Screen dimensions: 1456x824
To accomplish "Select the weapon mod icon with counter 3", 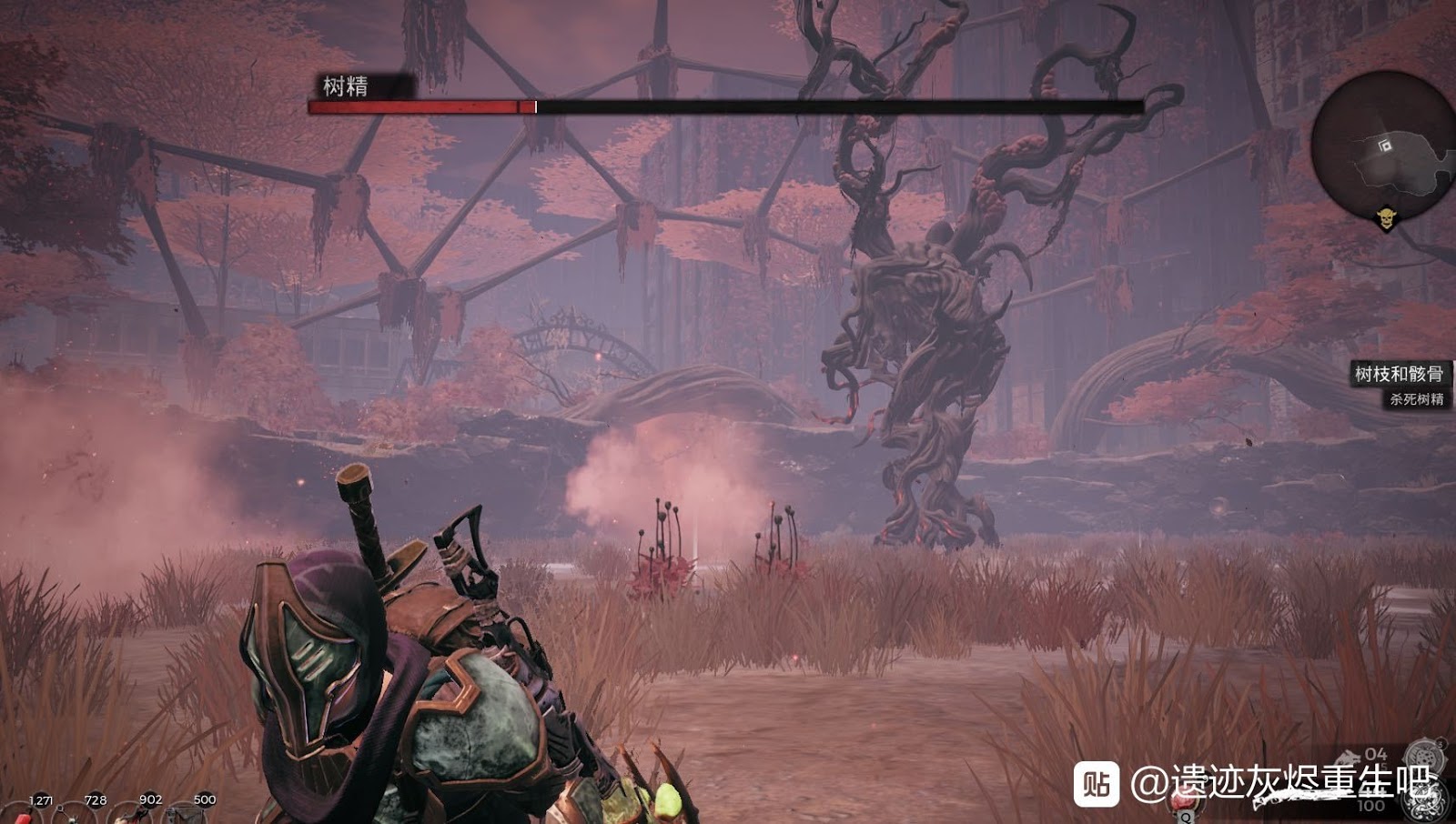I will tap(1424, 758).
